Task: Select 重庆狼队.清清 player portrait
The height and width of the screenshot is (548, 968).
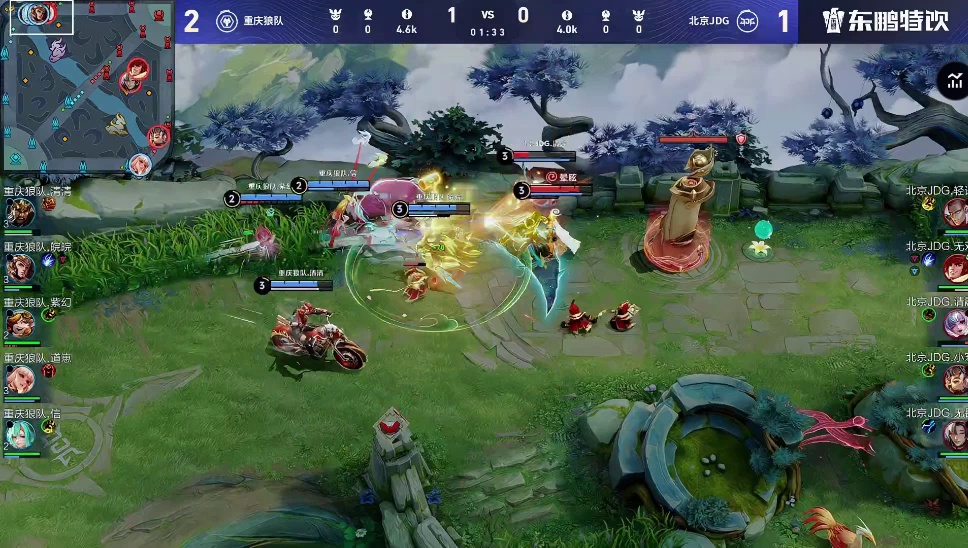Action: click(21, 212)
